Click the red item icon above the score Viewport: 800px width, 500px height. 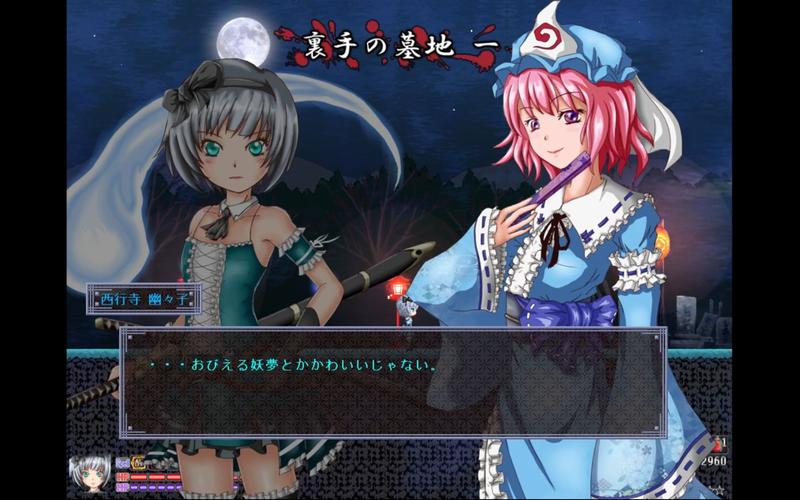pos(716,443)
